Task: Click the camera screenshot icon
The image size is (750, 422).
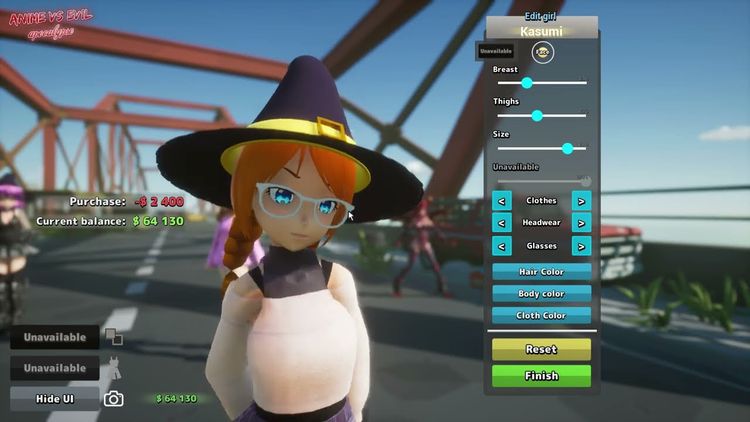Action: point(114,399)
